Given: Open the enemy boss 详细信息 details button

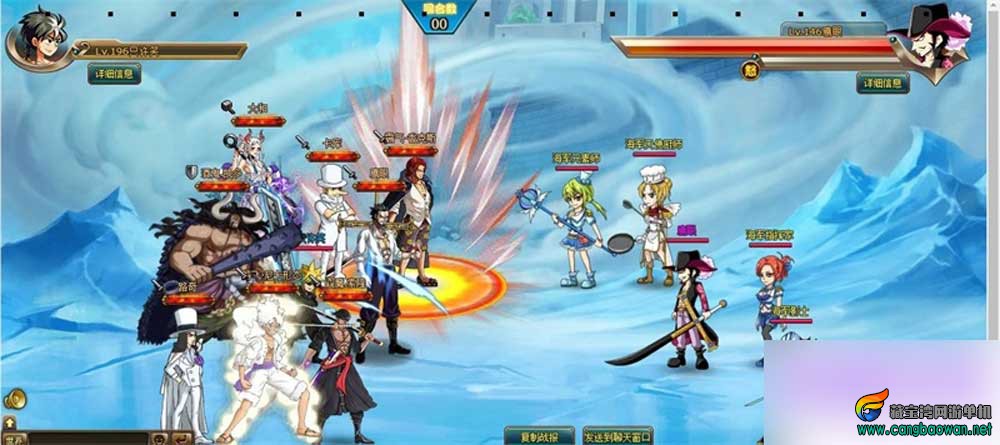Looking at the screenshot, I should click(882, 83).
